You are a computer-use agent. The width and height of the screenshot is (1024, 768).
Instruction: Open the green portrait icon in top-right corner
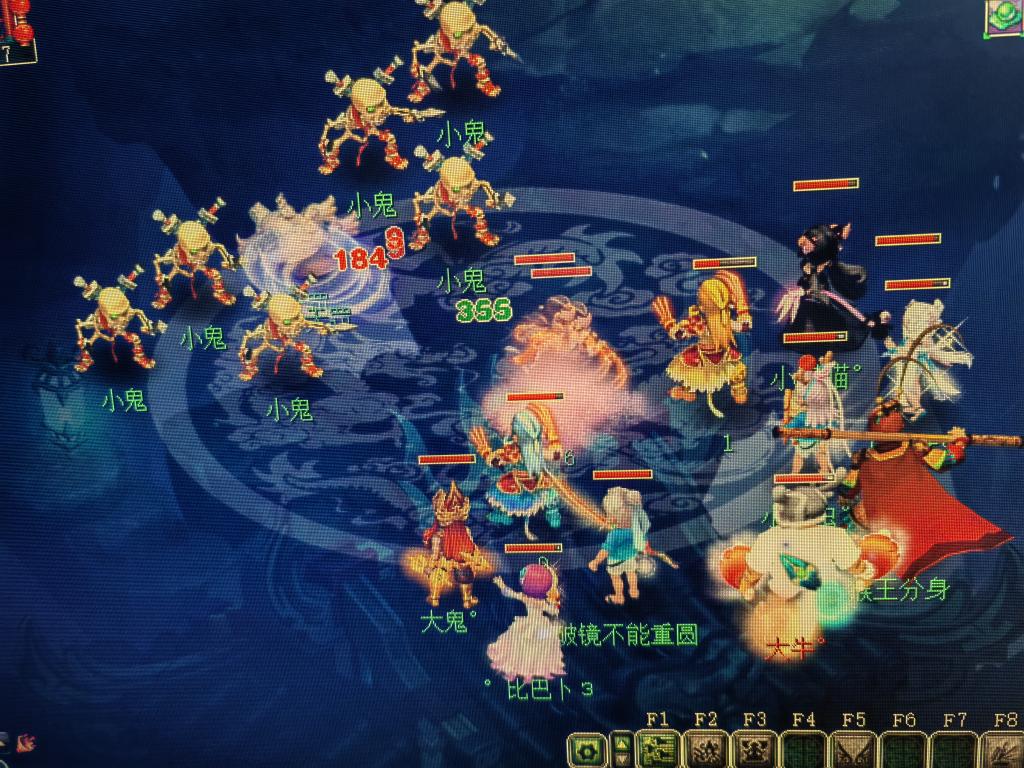1003,17
